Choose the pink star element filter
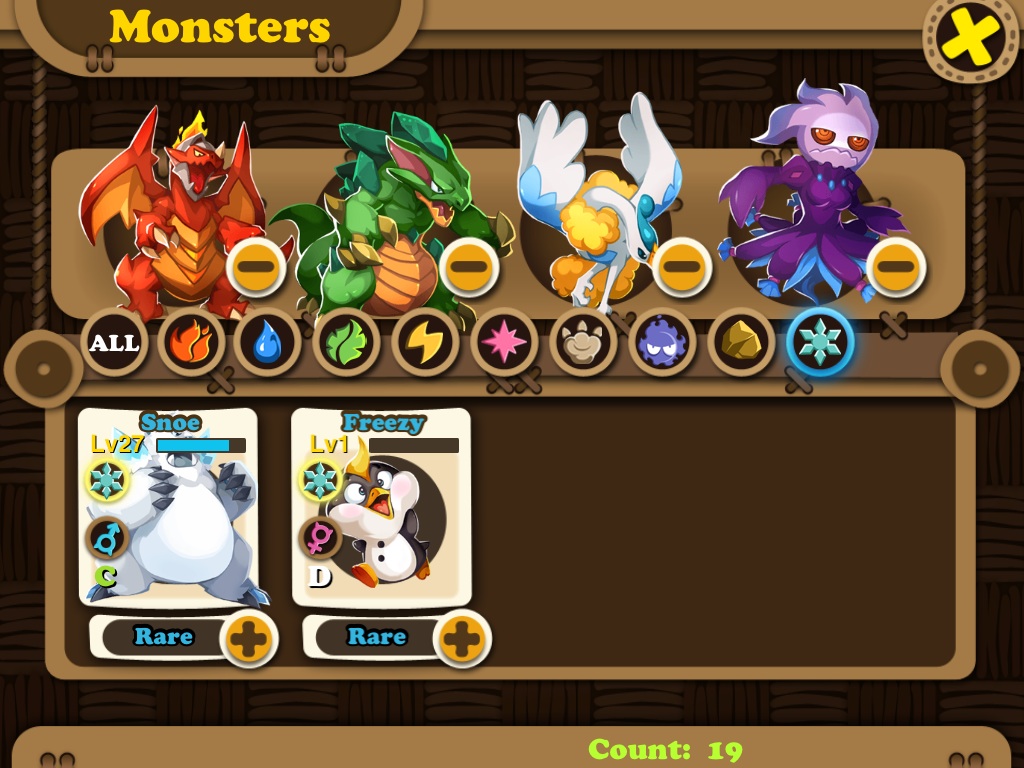The image size is (1024, 768). [503, 343]
